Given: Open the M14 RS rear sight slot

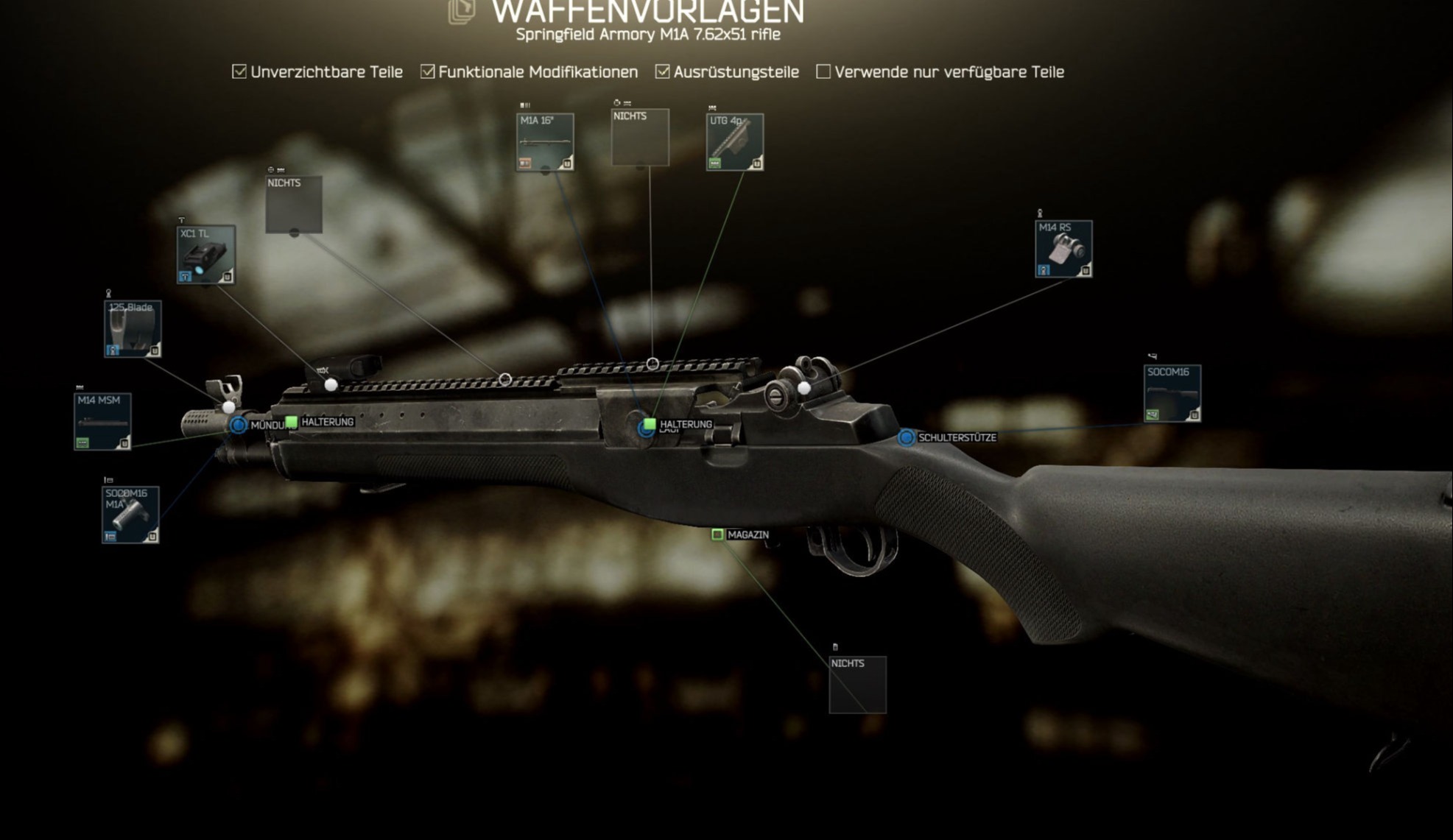Looking at the screenshot, I should (1063, 249).
